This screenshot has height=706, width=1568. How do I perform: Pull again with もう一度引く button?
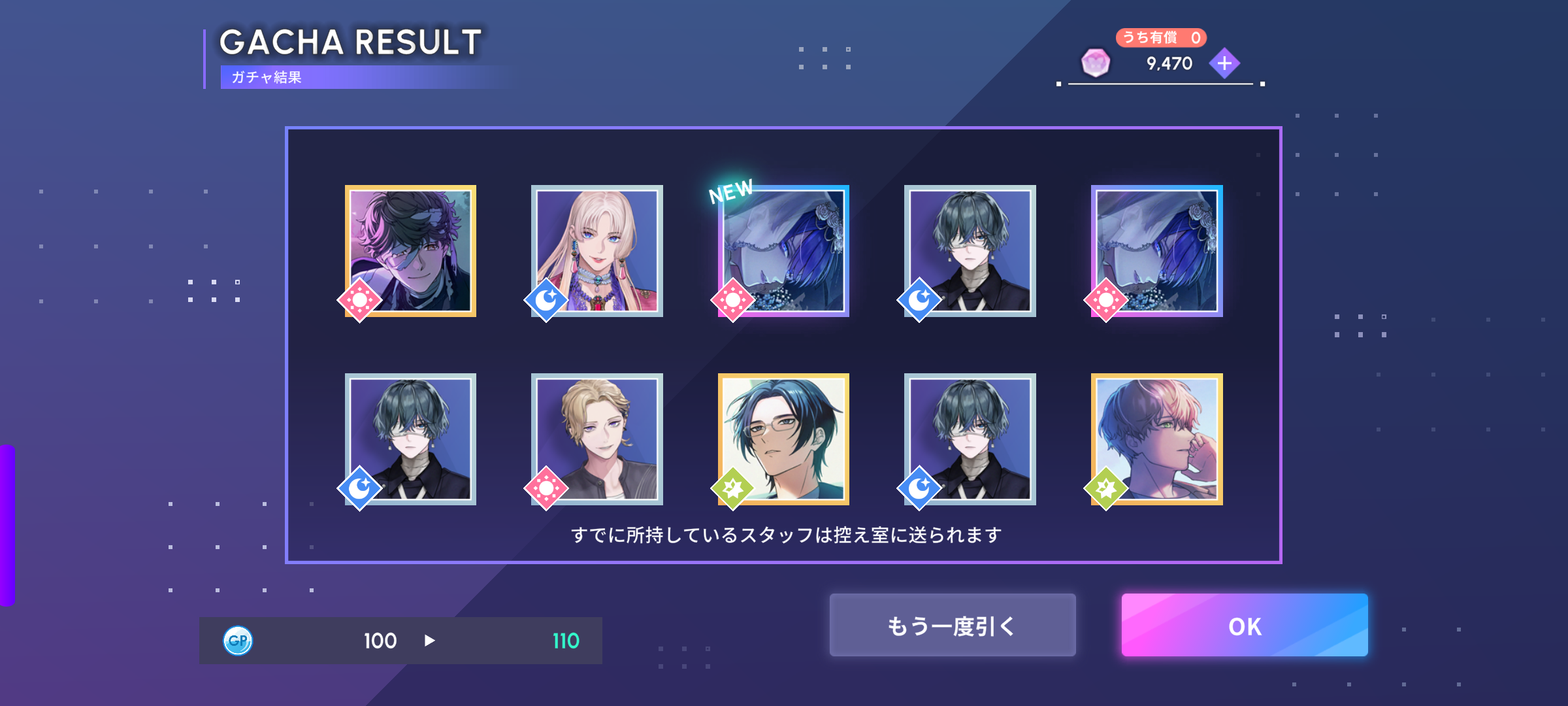coord(952,626)
